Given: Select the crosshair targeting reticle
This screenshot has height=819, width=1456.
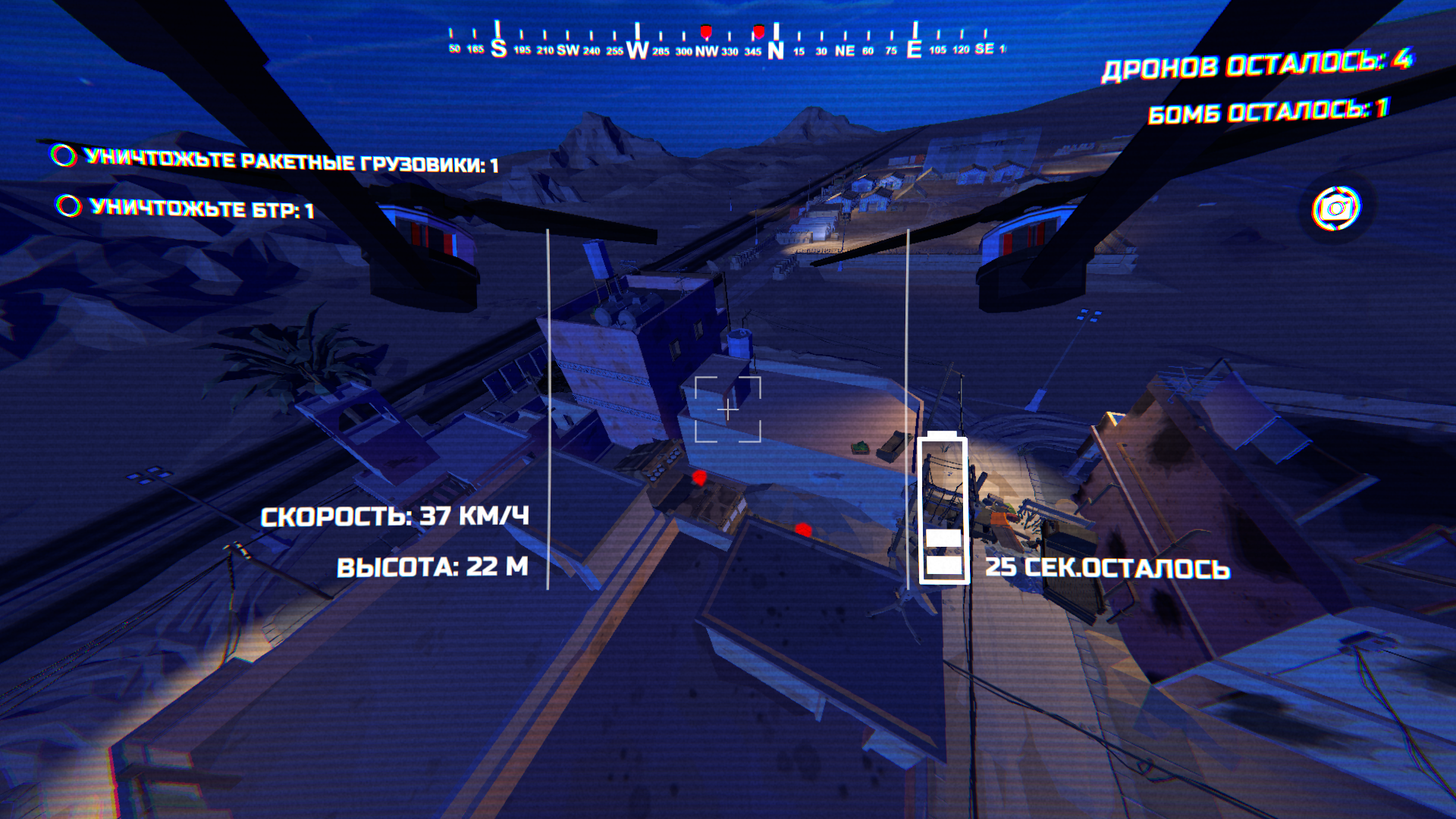Looking at the screenshot, I should tap(727, 409).
